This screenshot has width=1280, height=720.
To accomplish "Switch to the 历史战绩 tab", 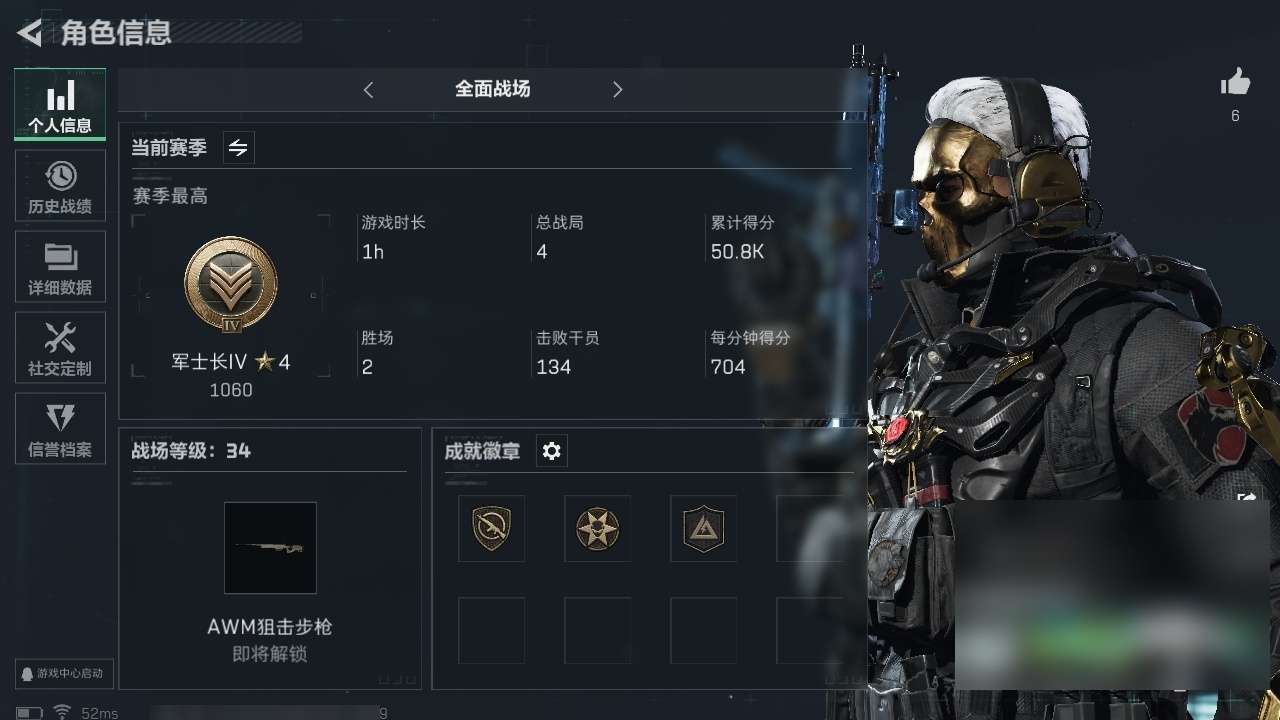I will click(60, 186).
